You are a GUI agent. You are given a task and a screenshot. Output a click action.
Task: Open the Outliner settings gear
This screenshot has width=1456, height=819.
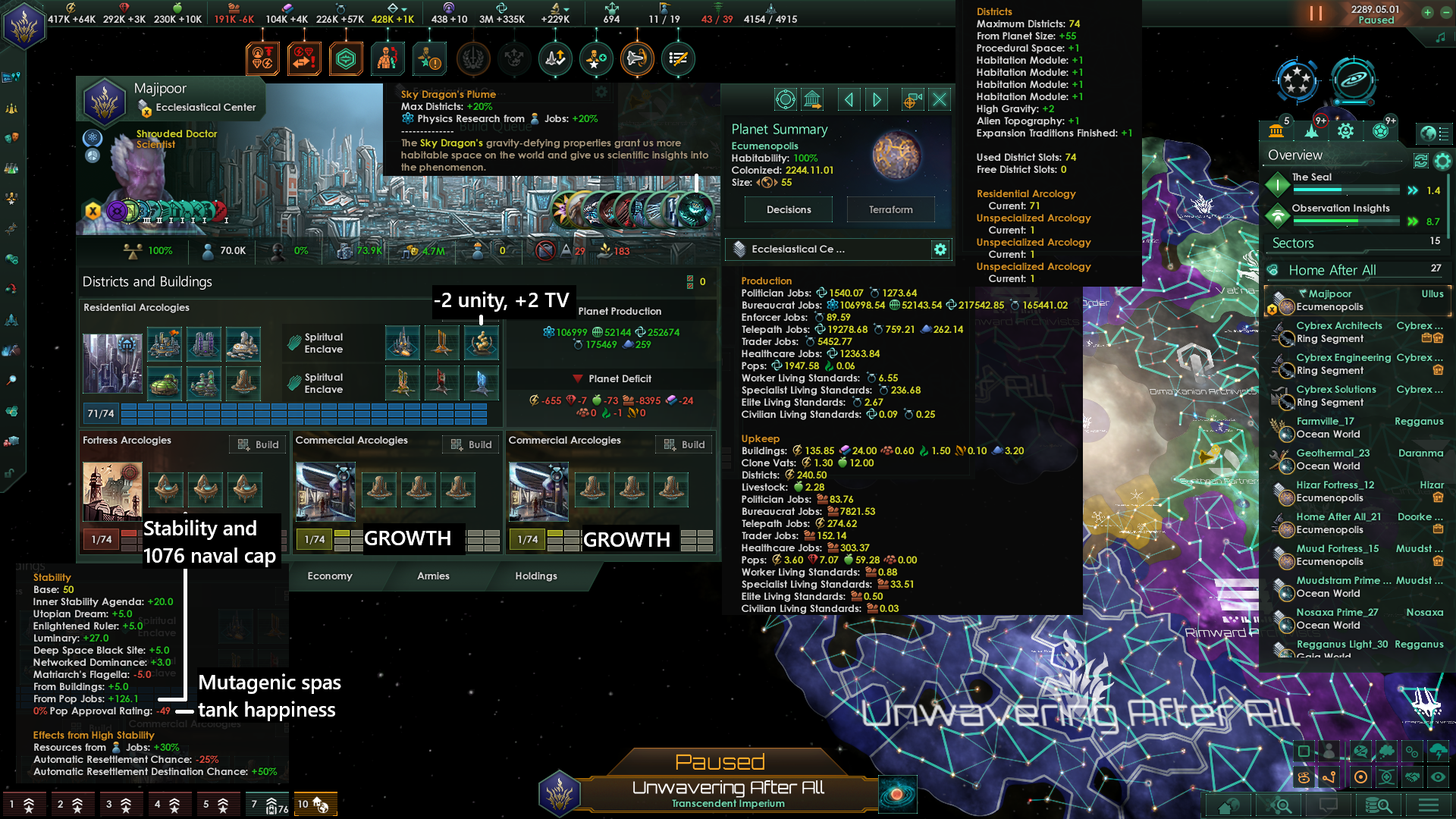pyautogui.click(x=1442, y=160)
